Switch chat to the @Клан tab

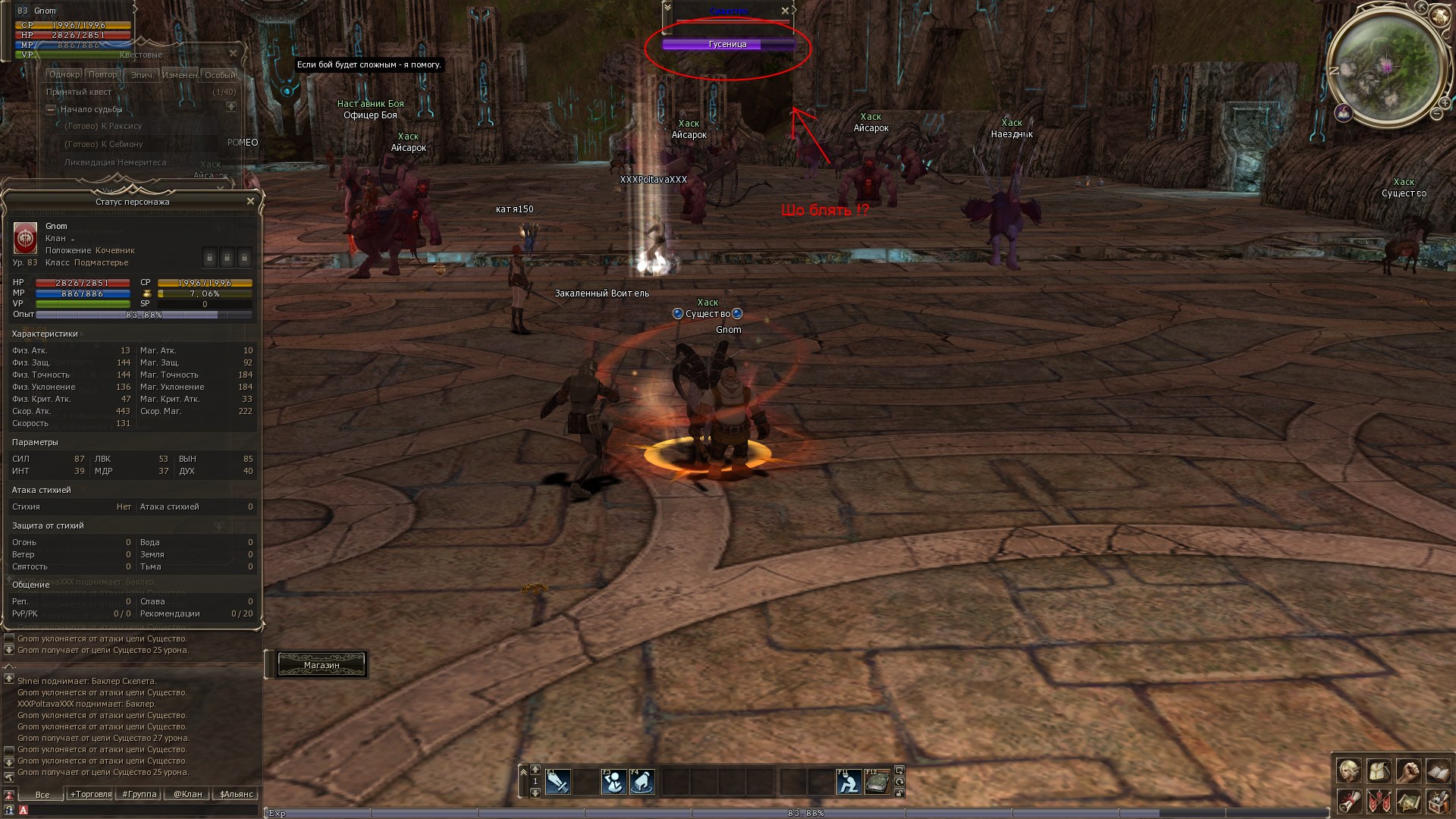click(x=188, y=795)
